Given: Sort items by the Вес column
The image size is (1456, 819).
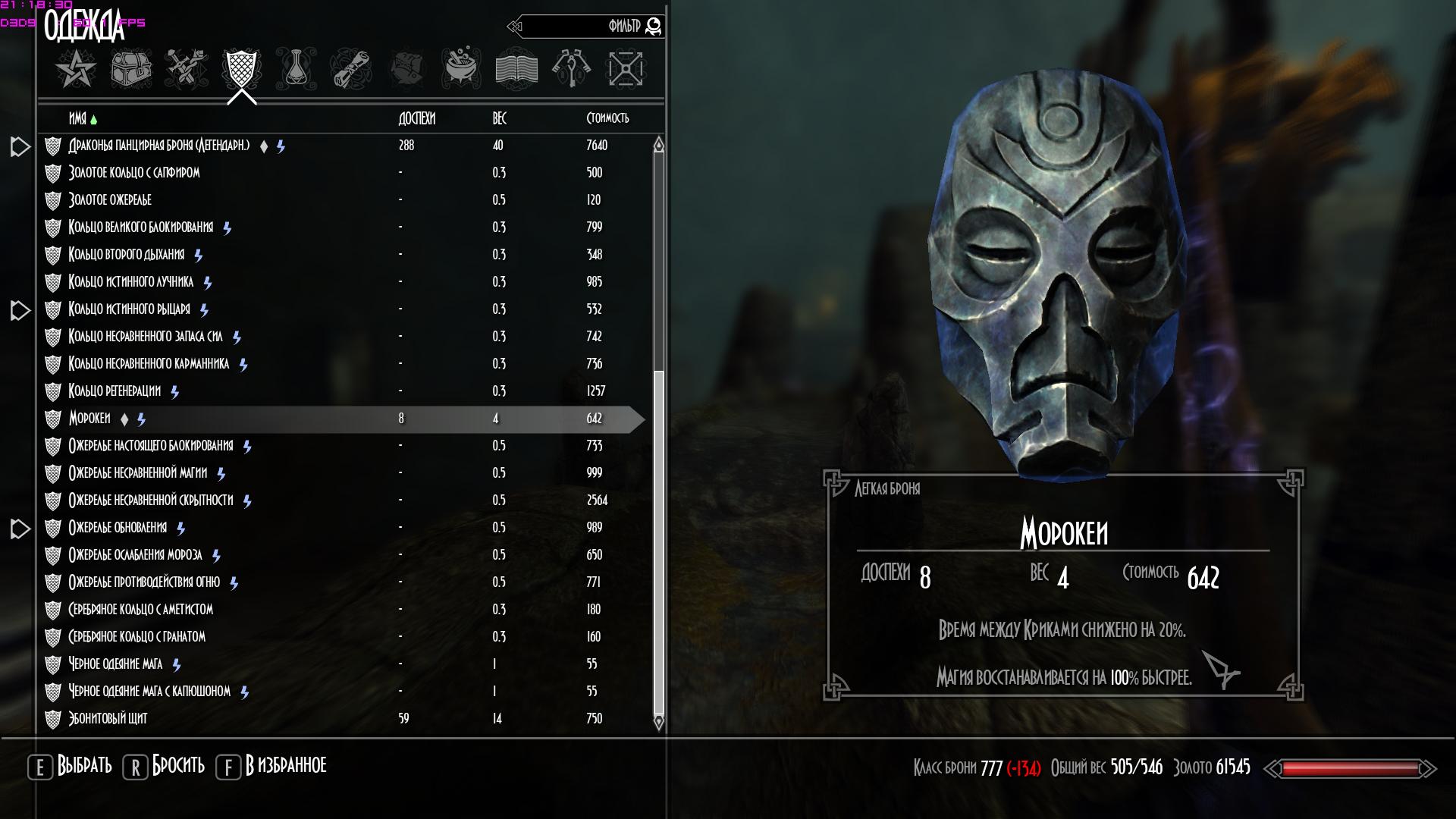Looking at the screenshot, I should [499, 119].
